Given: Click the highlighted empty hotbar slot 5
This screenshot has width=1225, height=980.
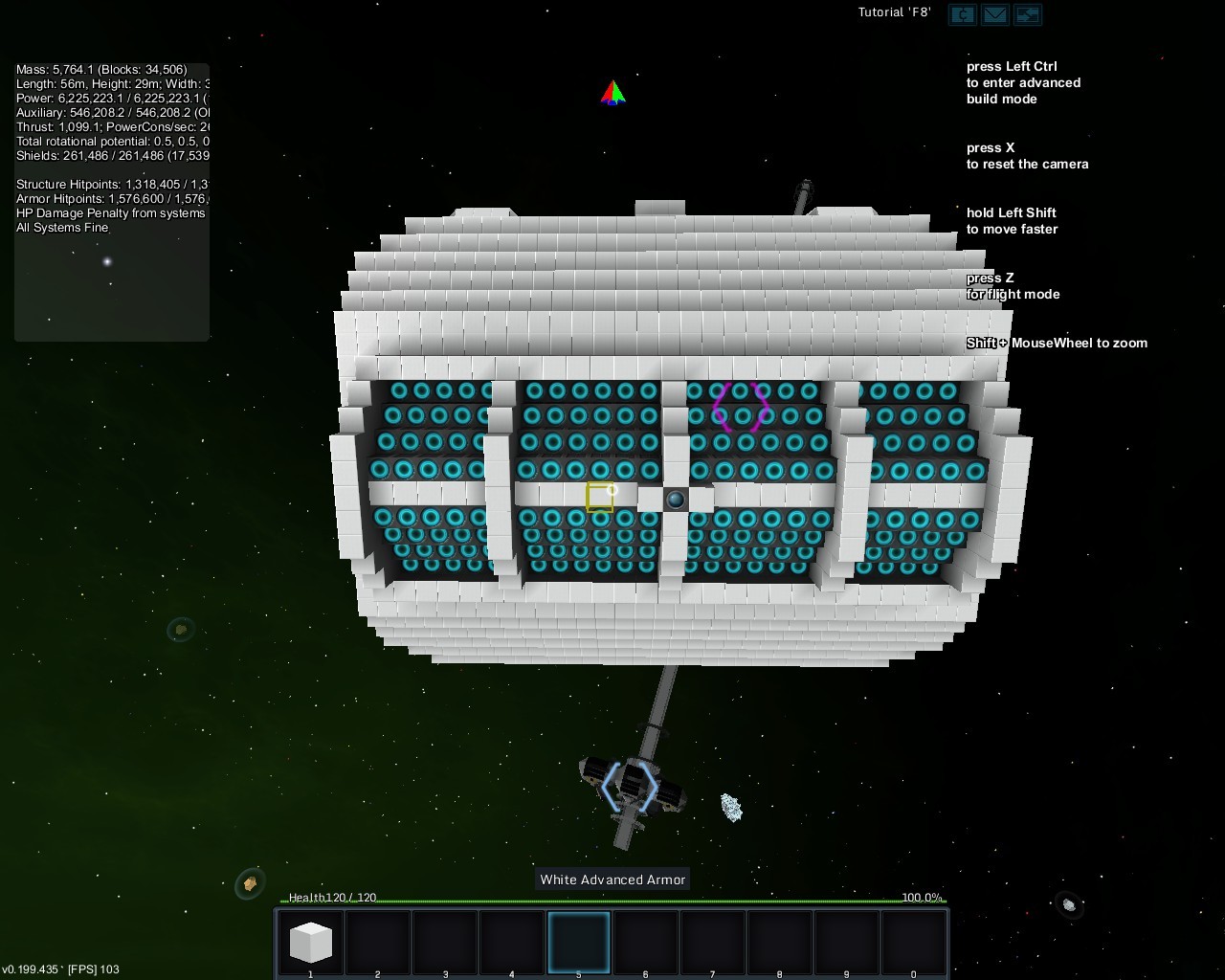Looking at the screenshot, I should click(578, 942).
